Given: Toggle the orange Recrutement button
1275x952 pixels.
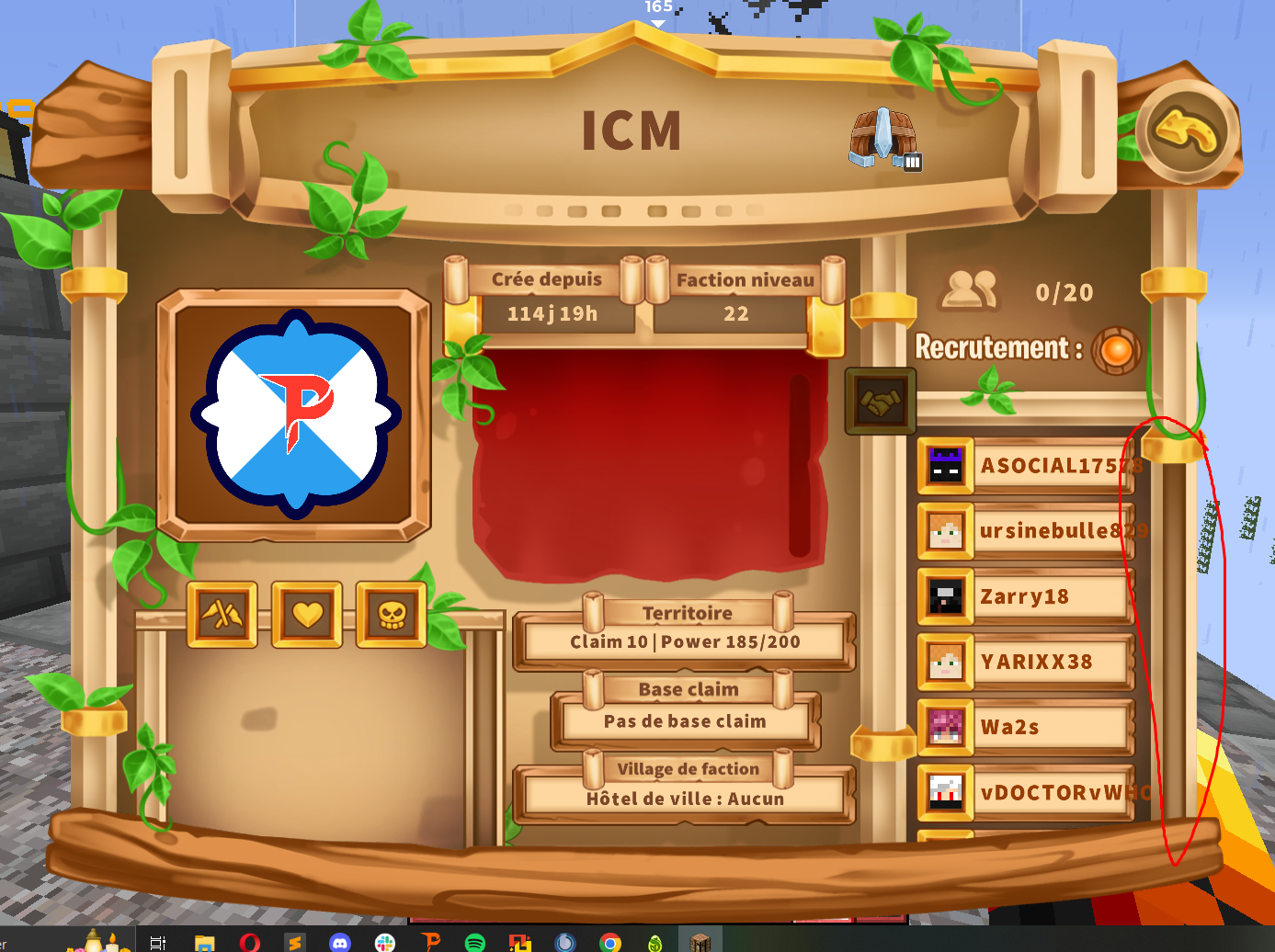Looking at the screenshot, I should (1115, 349).
